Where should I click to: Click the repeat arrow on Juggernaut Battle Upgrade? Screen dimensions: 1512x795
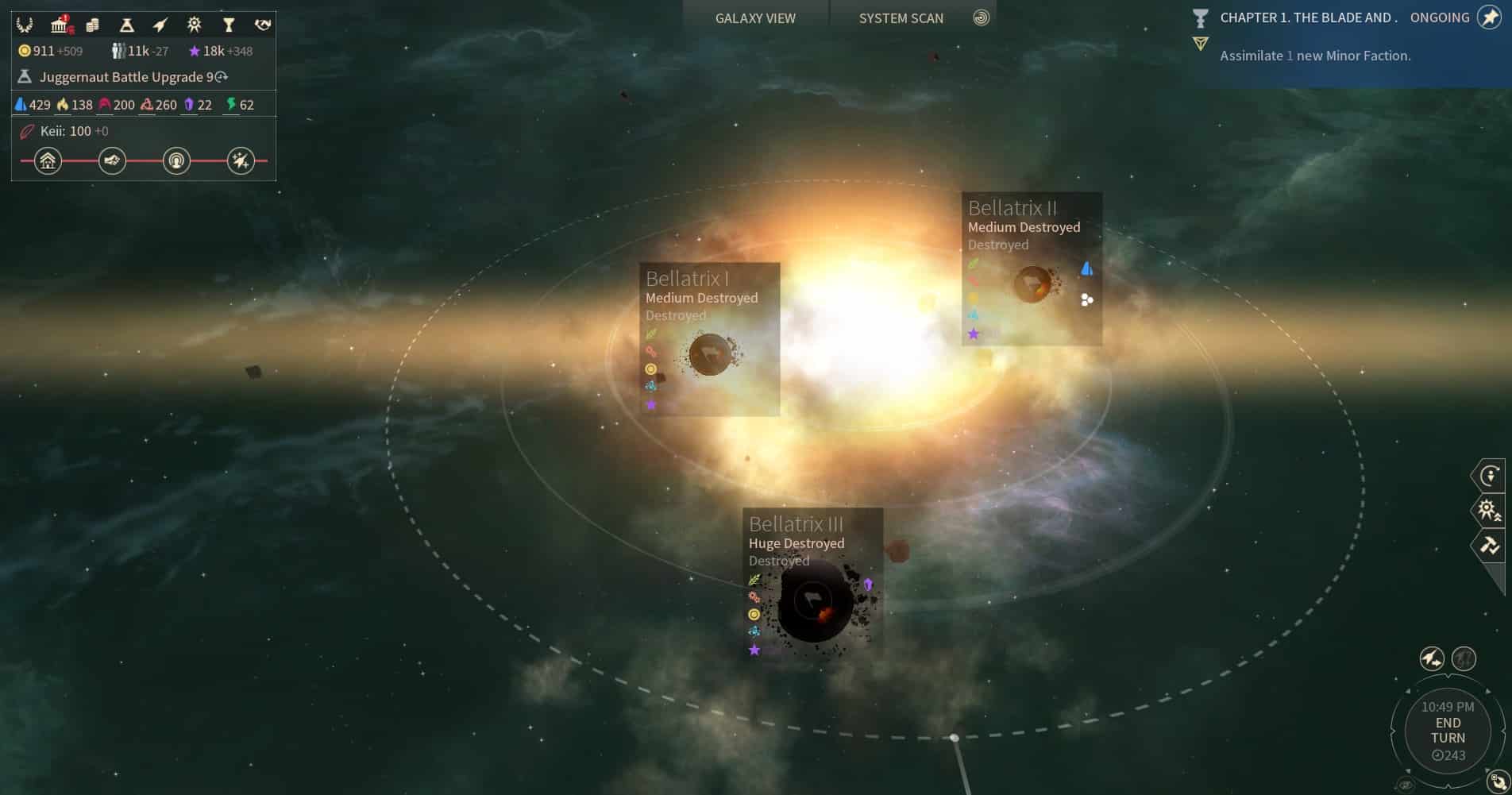(221, 76)
